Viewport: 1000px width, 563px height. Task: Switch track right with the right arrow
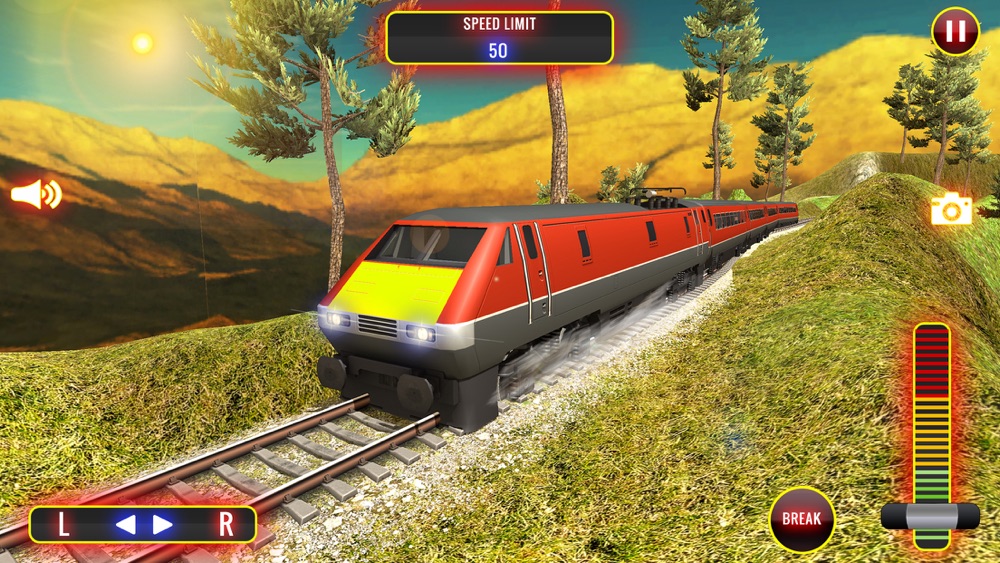point(162,524)
